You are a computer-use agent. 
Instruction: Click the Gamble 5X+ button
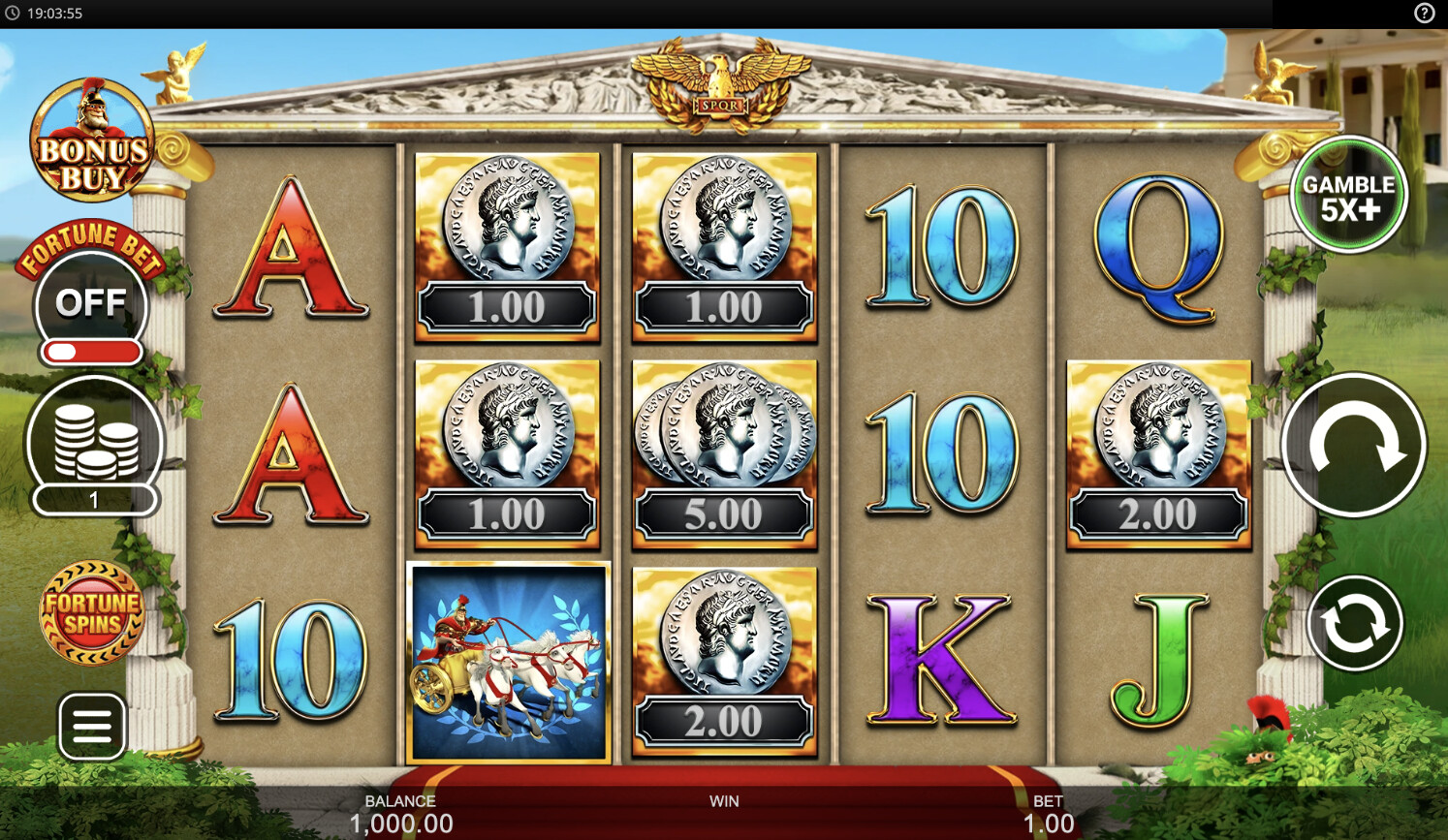click(x=1348, y=195)
